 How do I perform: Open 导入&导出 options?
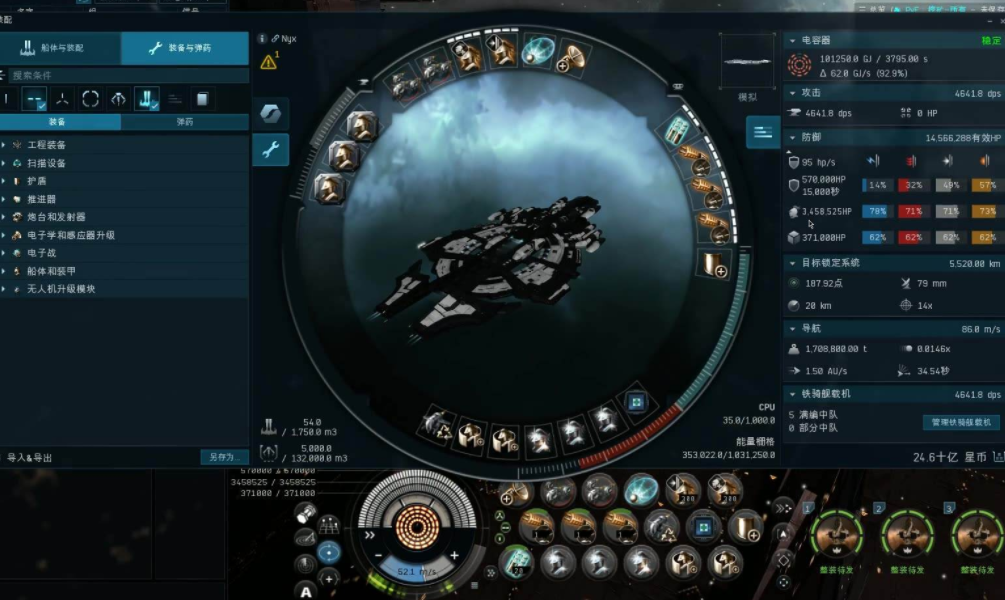click(x=30, y=458)
